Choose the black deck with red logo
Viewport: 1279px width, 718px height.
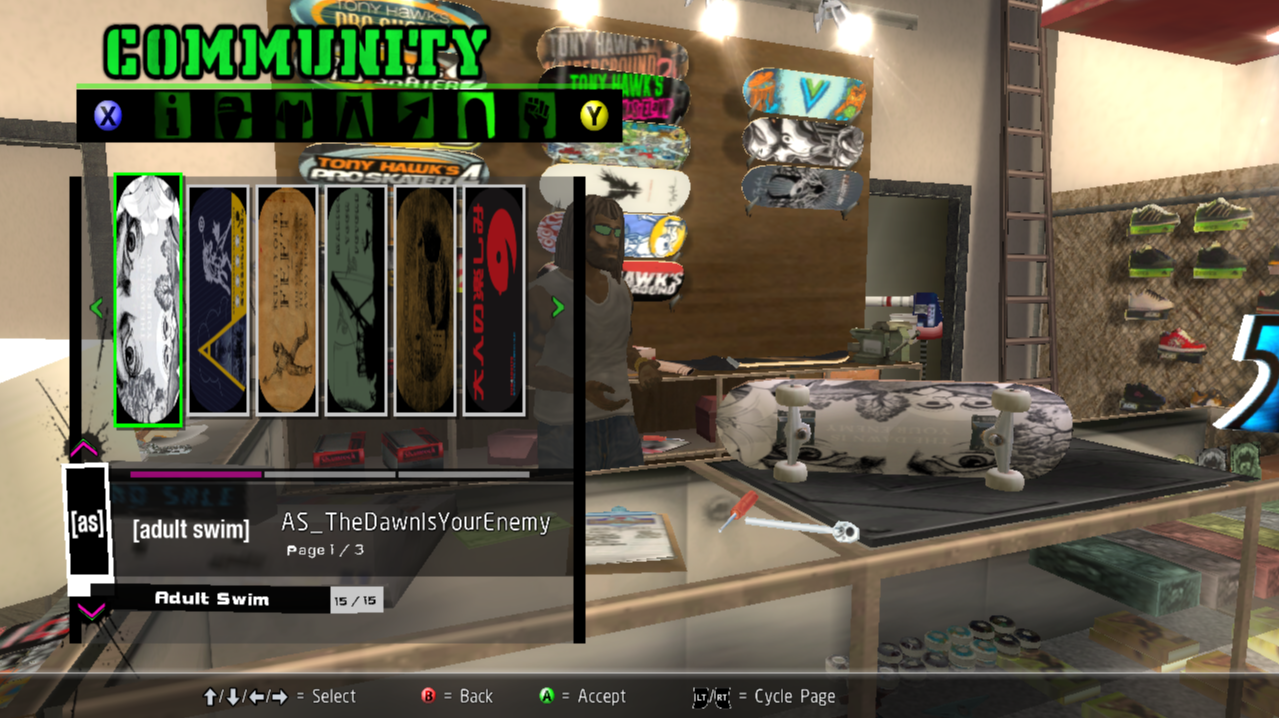[x=494, y=300]
